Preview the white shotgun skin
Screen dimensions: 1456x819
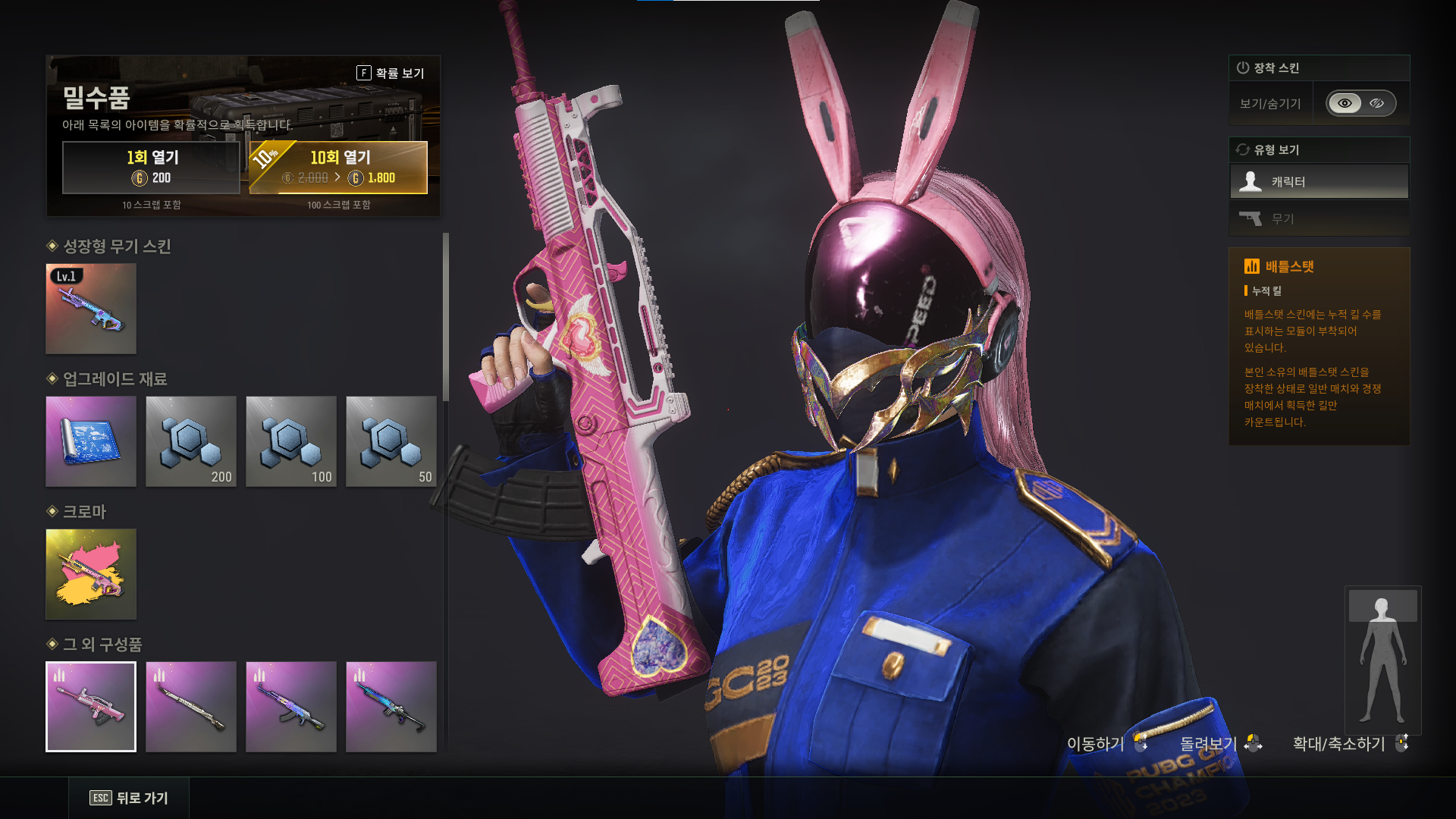coord(191,707)
